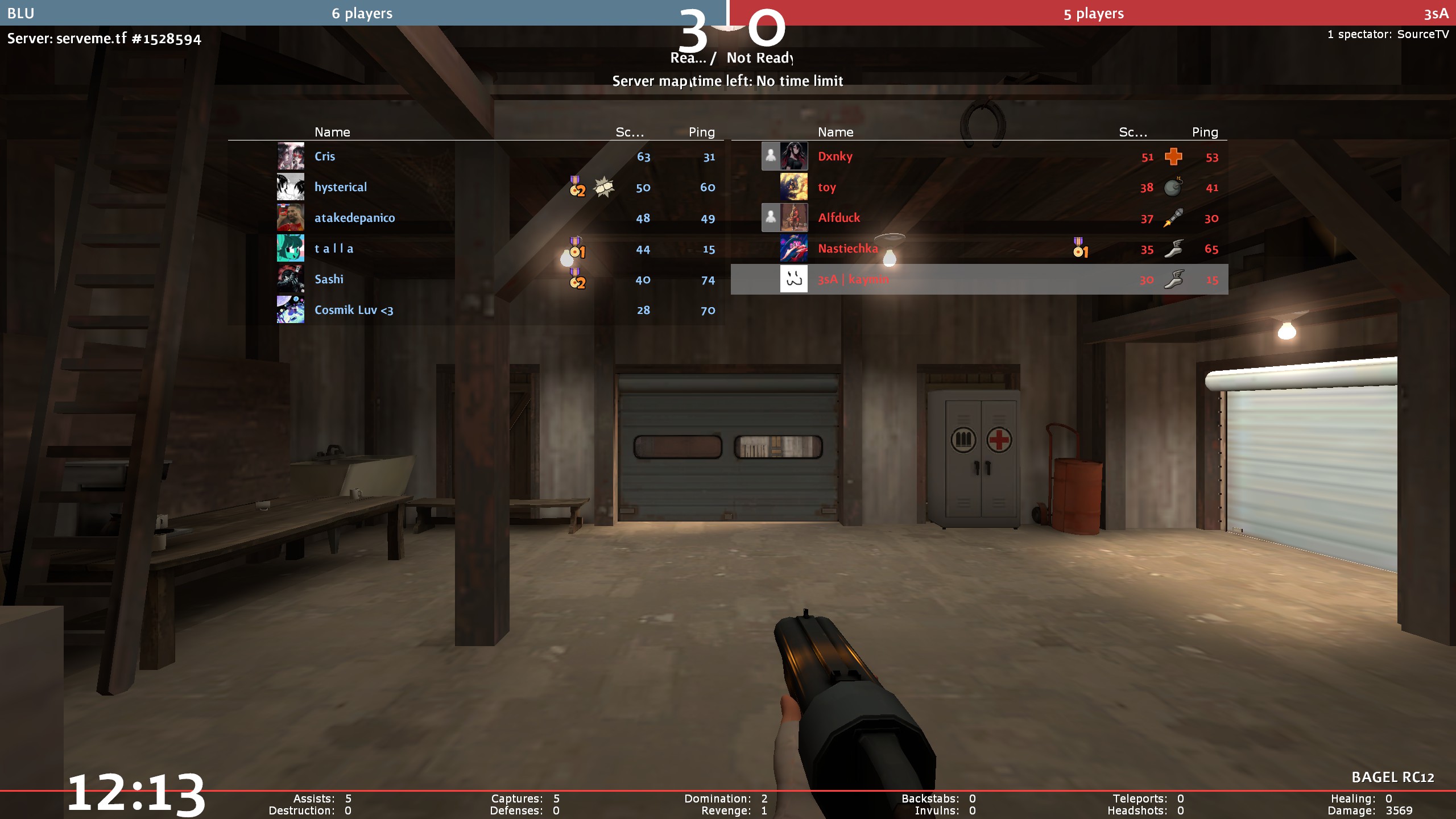The width and height of the screenshot is (1456, 819).
Task: Select player Cris in the BLU list
Action: [x=325, y=156]
